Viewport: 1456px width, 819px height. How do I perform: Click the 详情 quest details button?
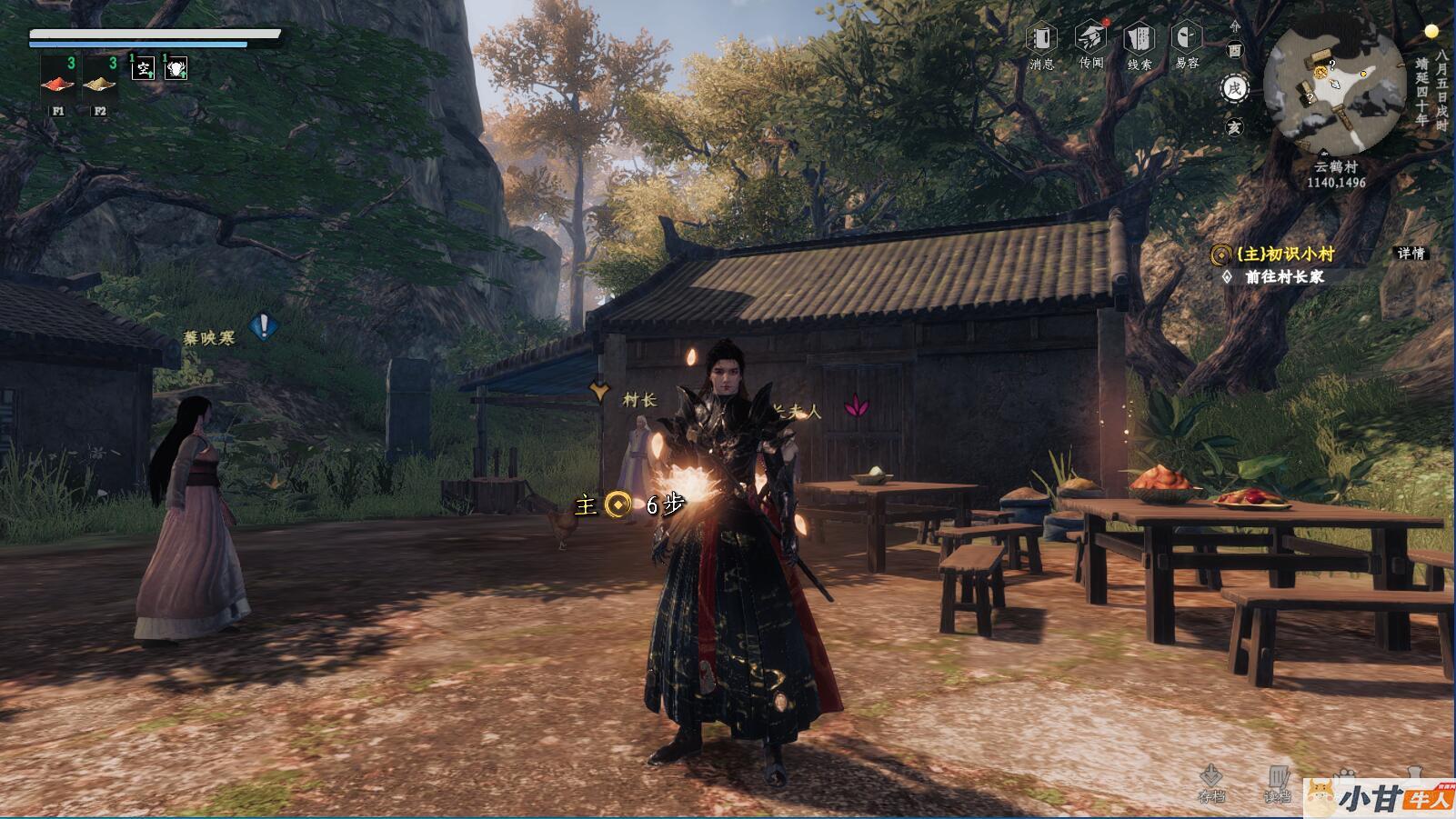(1411, 254)
